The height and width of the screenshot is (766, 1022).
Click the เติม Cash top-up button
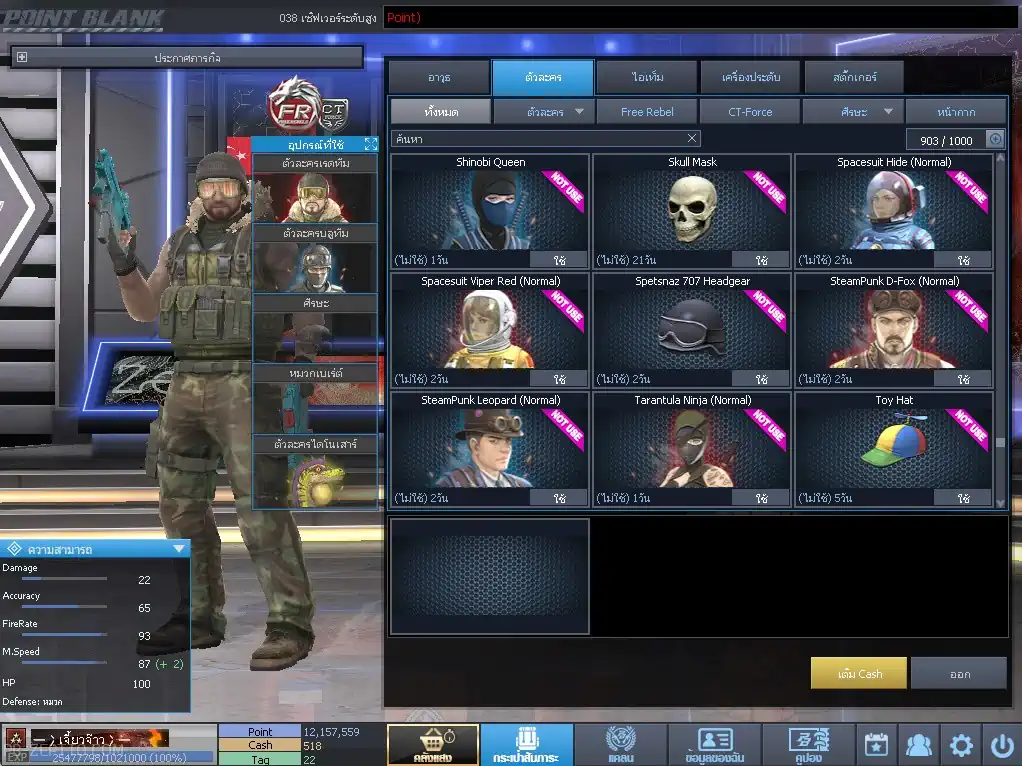point(859,673)
